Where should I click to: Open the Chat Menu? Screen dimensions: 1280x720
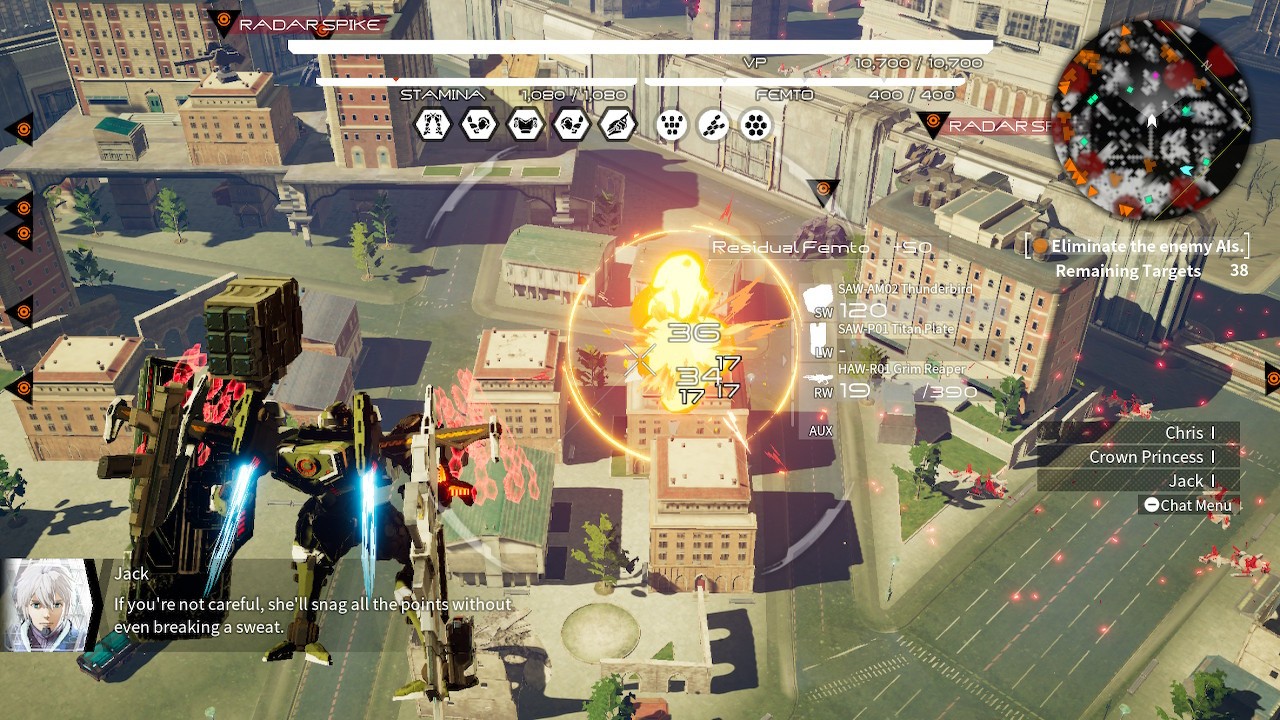point(1186,505)
